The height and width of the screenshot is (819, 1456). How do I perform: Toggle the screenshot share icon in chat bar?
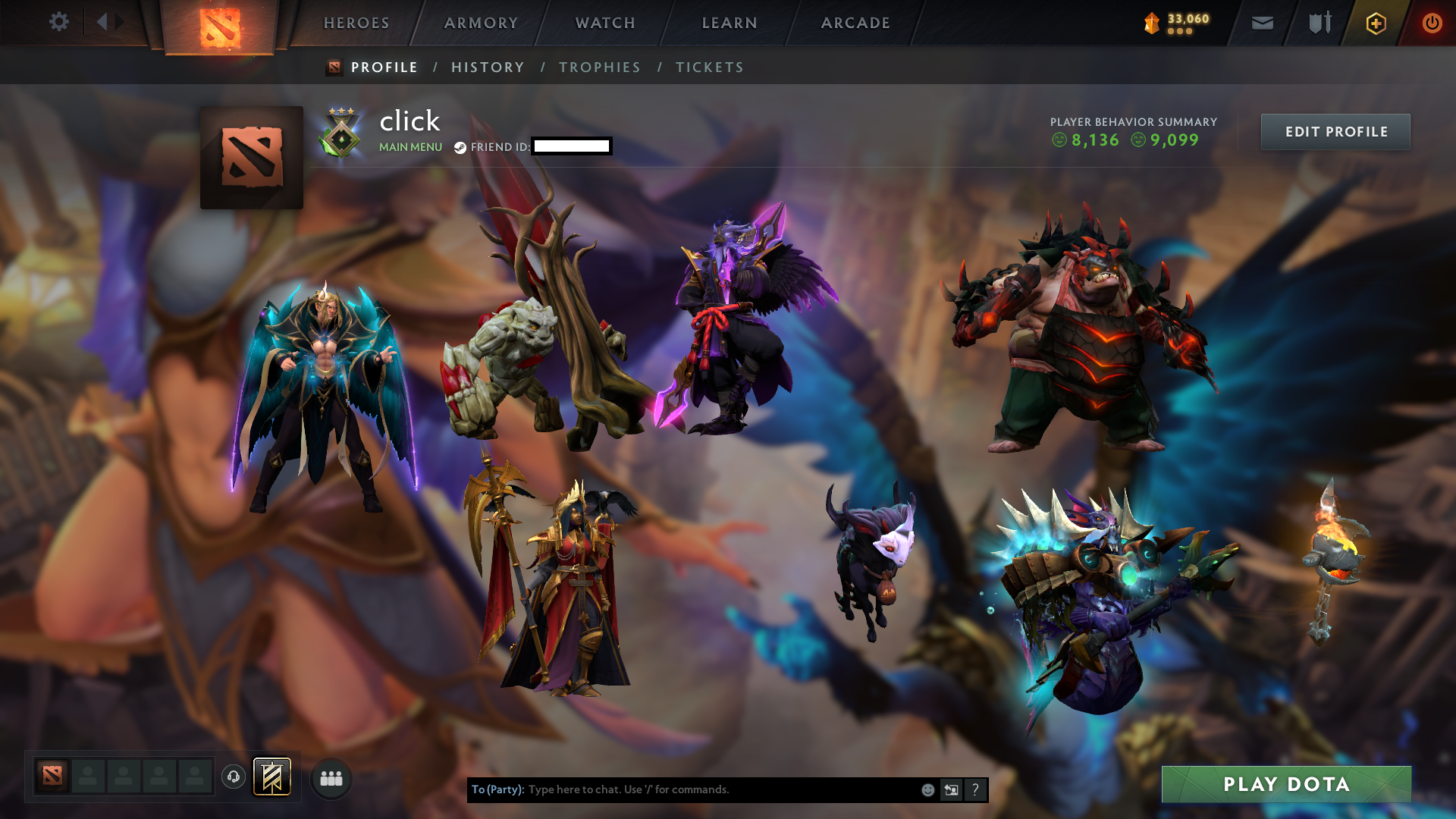coord(951,789)
